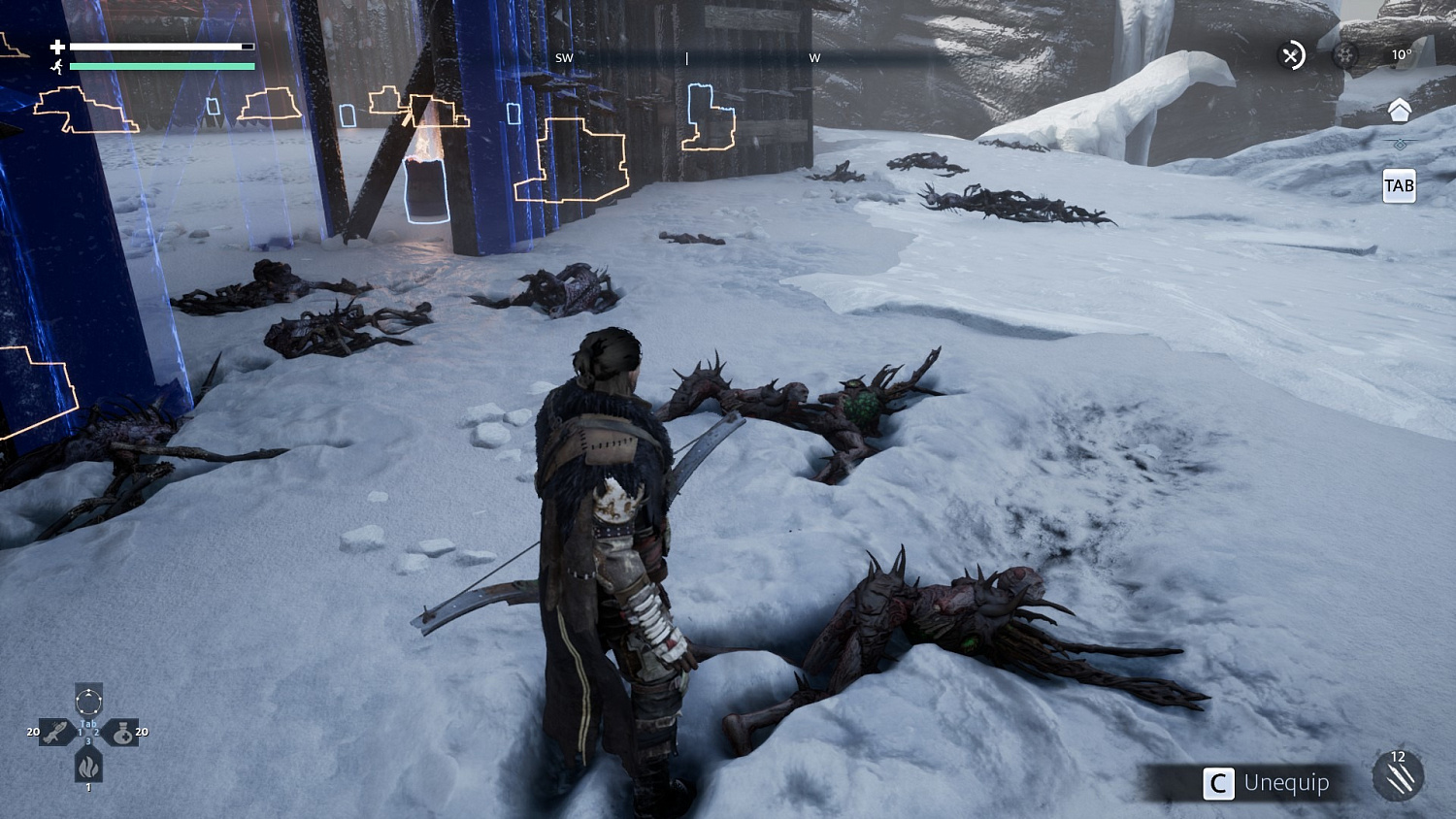This screenshot has width=1456, height=819.
Task: Open the weapon wheel circle selector
Action: tap(88, 701)
